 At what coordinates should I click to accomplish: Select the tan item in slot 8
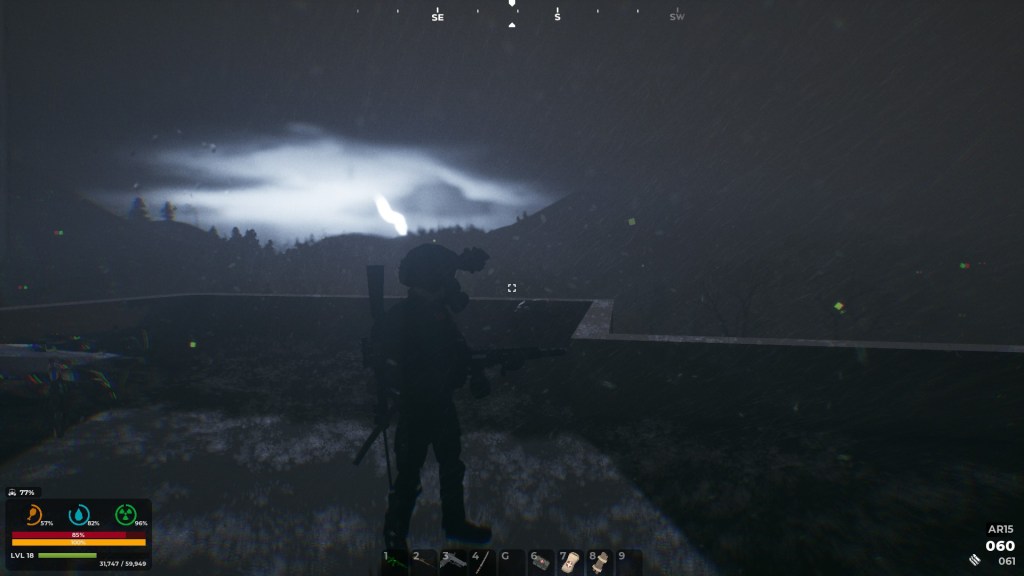pyautogui.click(x=598, y=563)
